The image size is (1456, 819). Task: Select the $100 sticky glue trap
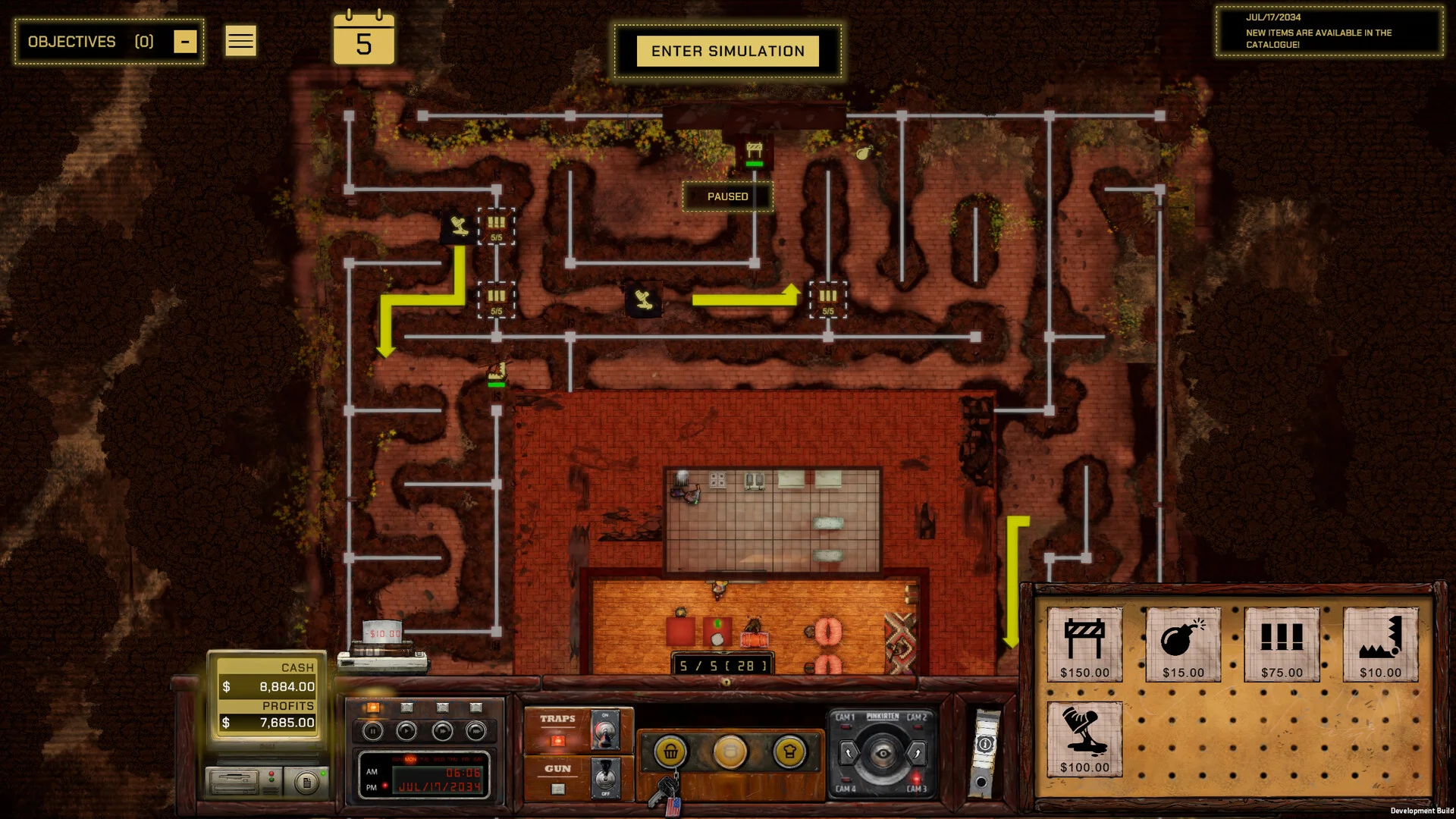[x=1084, y=739]
